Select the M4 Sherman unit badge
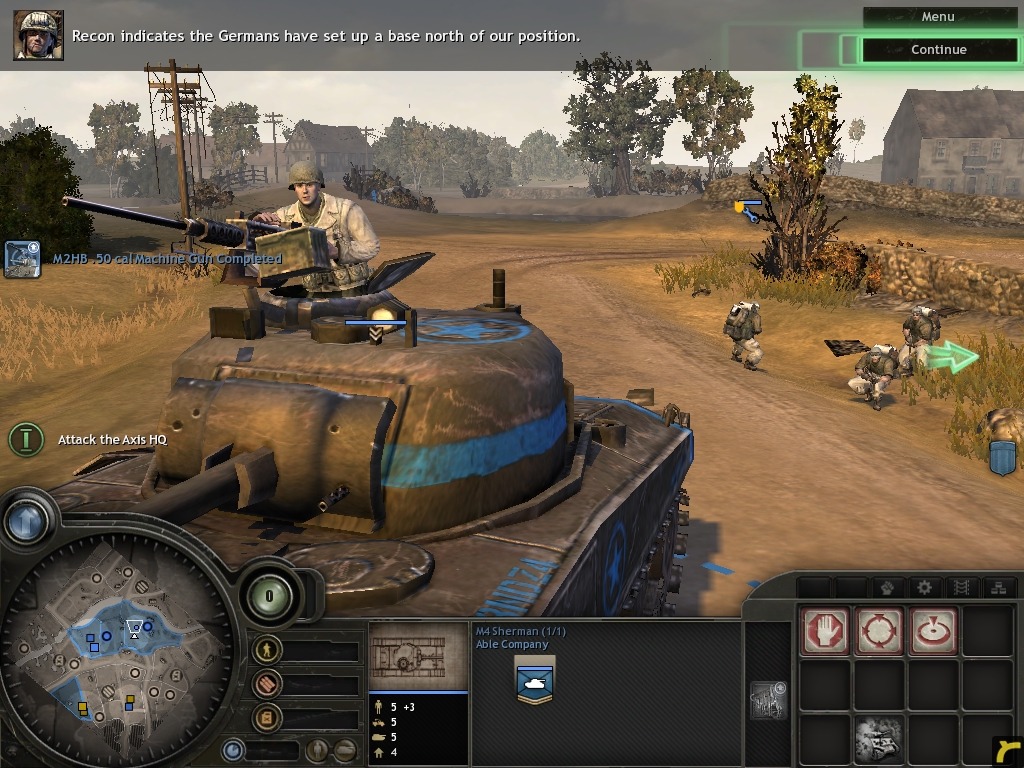 tap(534, 681)
